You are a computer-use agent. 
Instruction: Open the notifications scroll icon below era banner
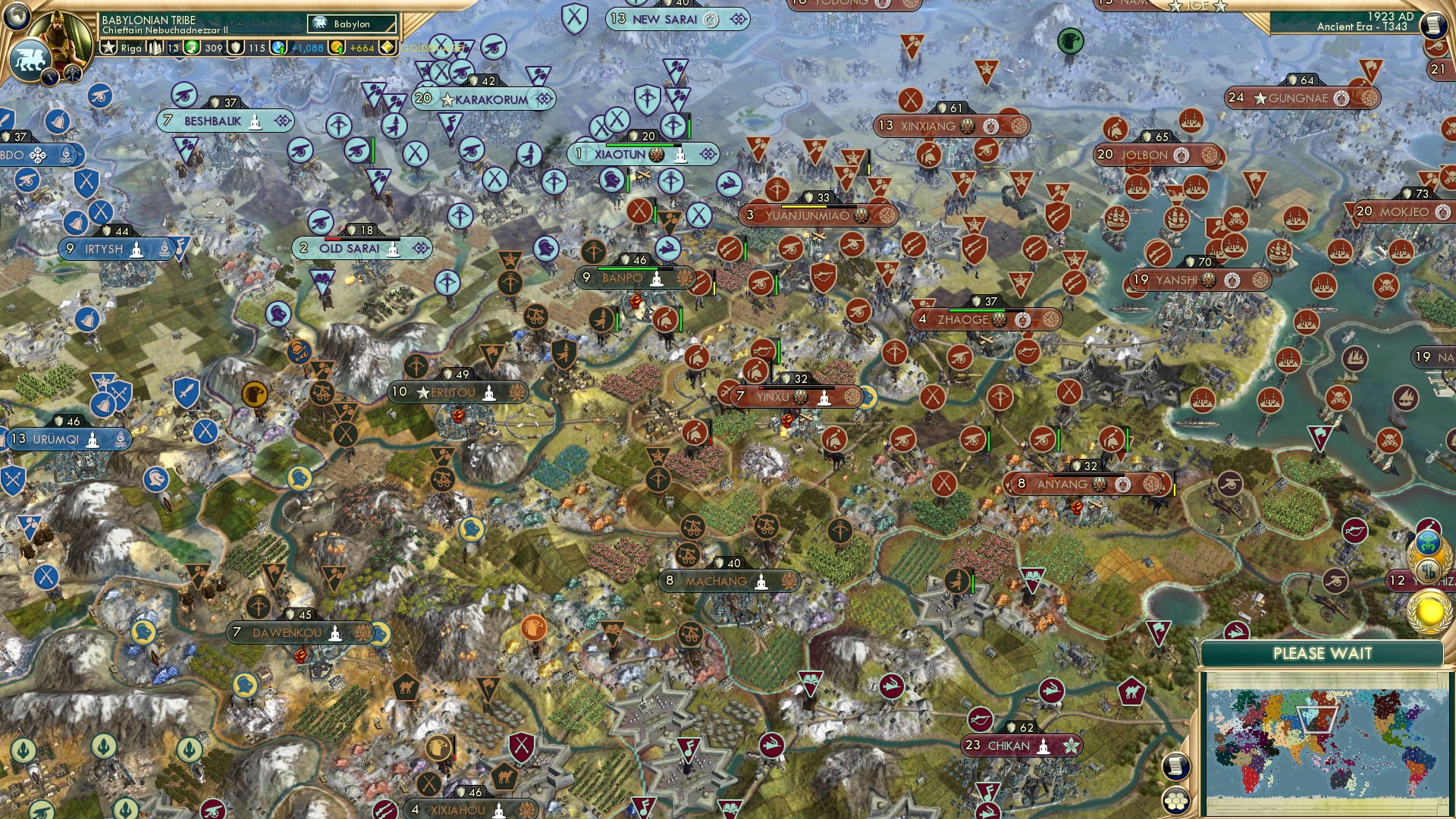coord(1435,24)
